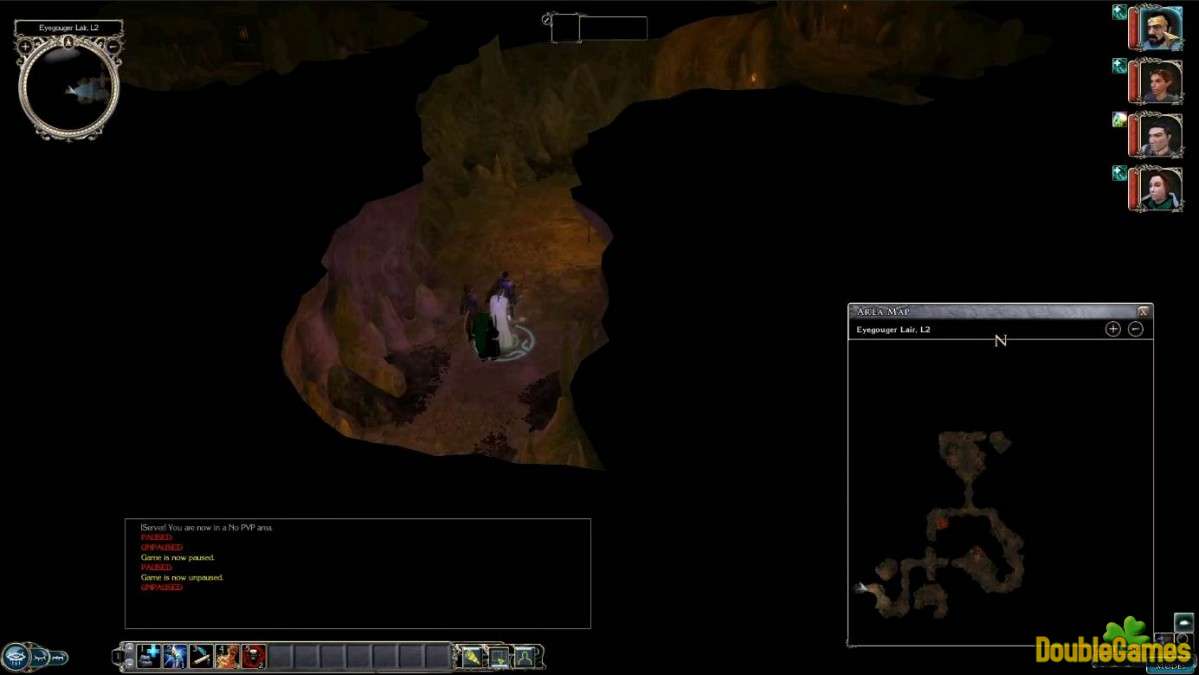Close the Area Map window
Image resolution: width=1199 pixels, height=675 pixels.
pos(1143,311)
